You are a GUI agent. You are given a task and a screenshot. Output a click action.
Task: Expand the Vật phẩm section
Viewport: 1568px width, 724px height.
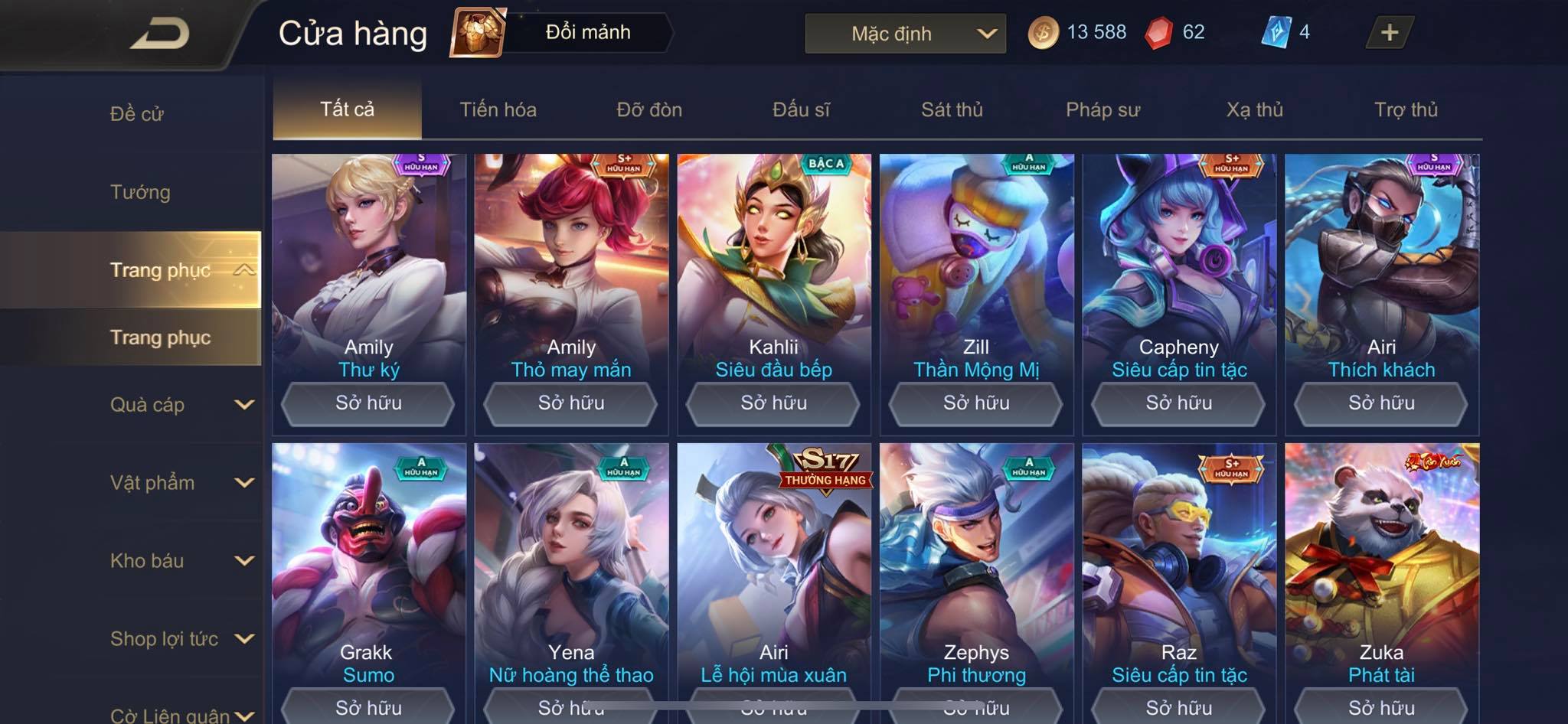180,483
